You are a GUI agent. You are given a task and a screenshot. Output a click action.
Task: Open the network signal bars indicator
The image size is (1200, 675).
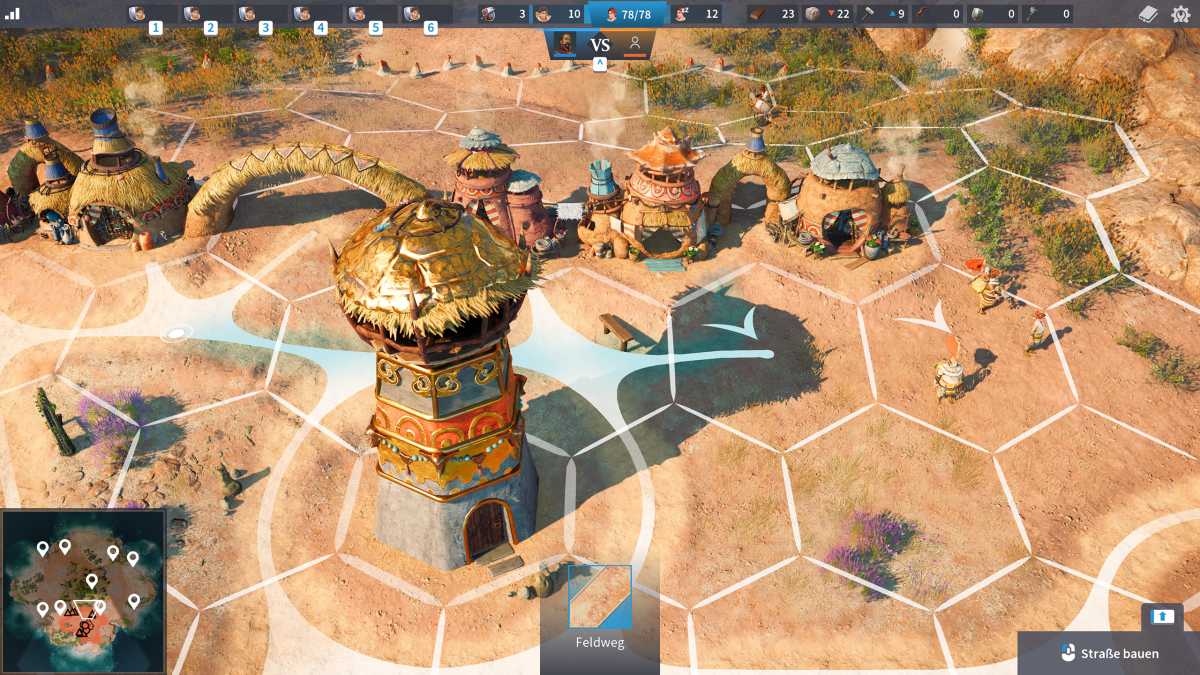tap(13, 14)
